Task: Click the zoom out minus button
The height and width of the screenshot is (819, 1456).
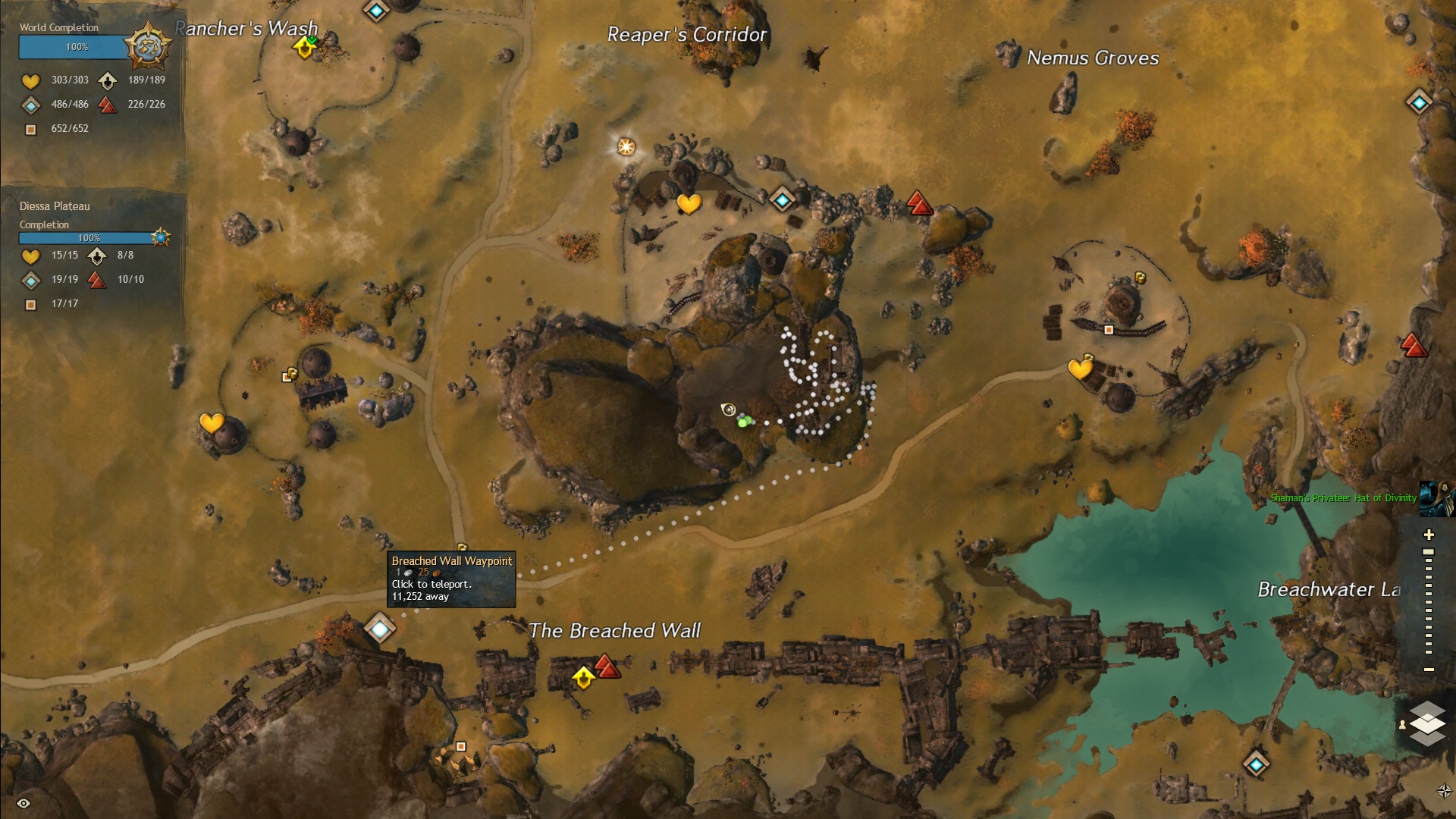Action: (1429, 670)
